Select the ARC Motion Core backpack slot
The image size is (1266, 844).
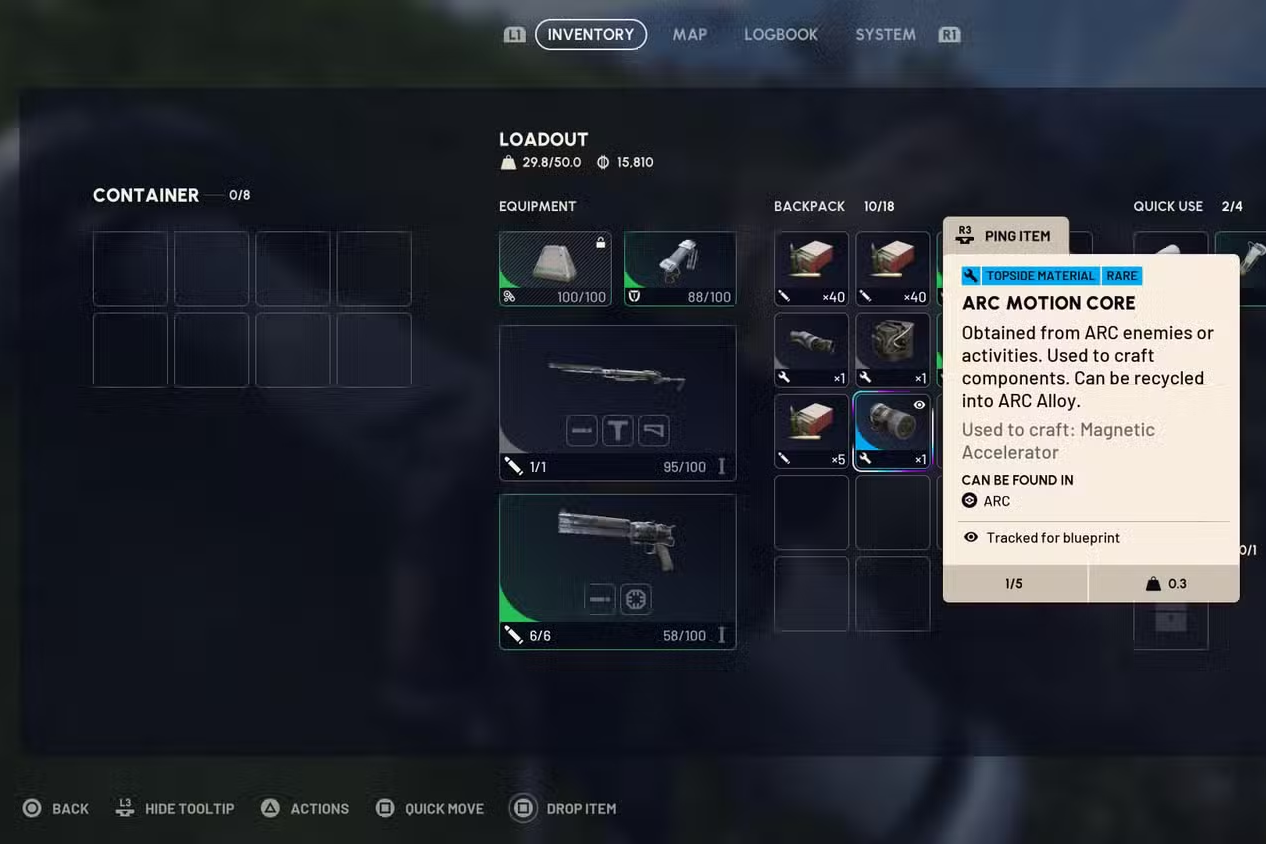(x=892, y=431)
